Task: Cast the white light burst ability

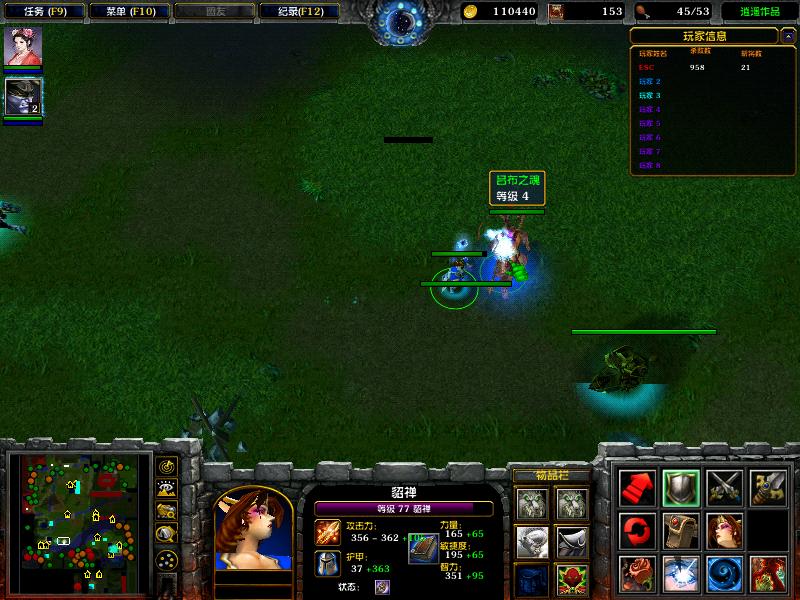Action: (x=681, y=574)
